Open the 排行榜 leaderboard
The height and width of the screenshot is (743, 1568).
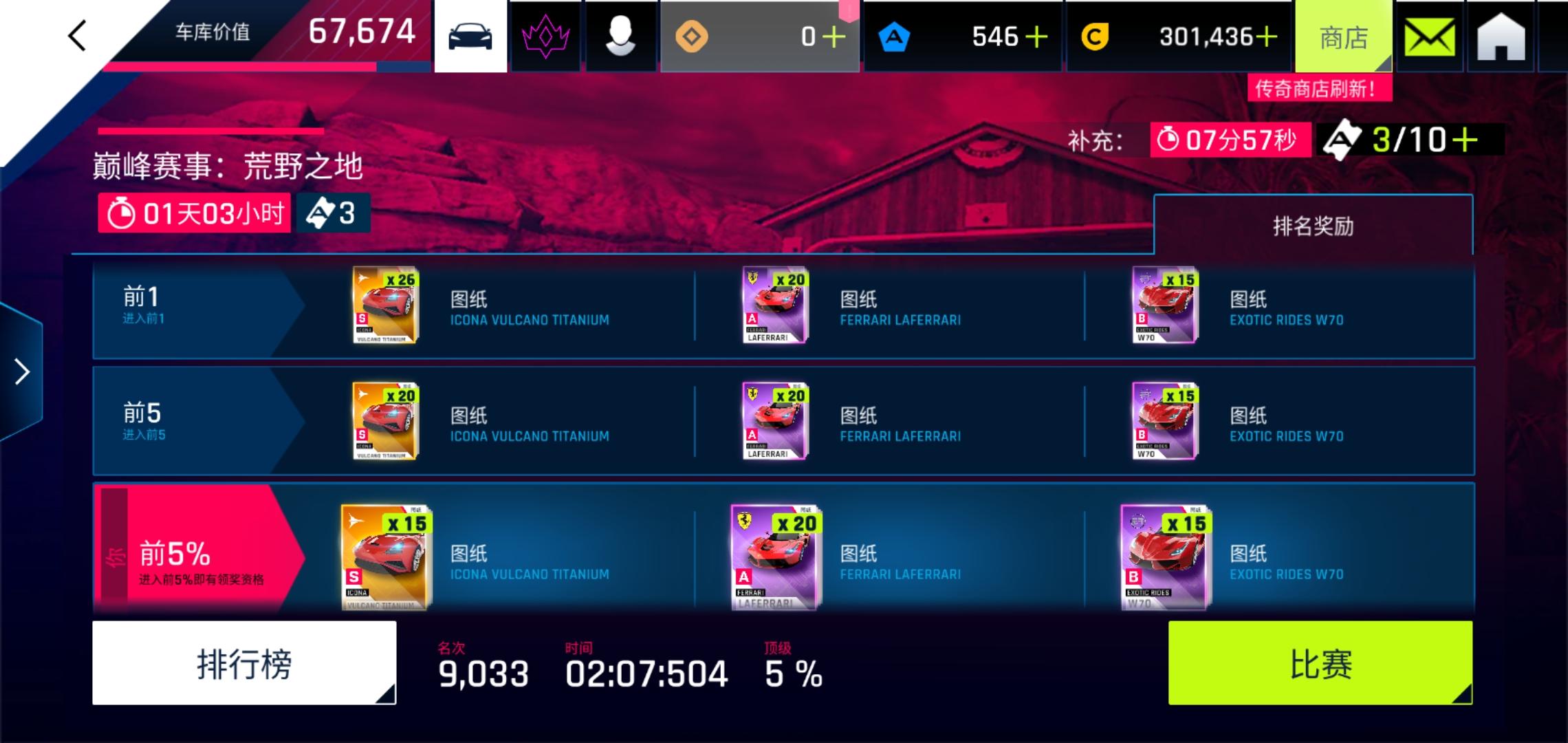pos(244,663)
